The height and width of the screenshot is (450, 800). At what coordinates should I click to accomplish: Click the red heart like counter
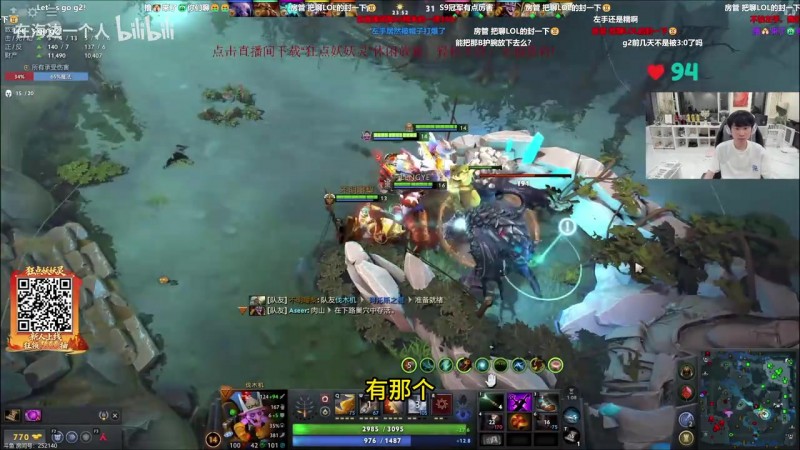click(656, 71)
